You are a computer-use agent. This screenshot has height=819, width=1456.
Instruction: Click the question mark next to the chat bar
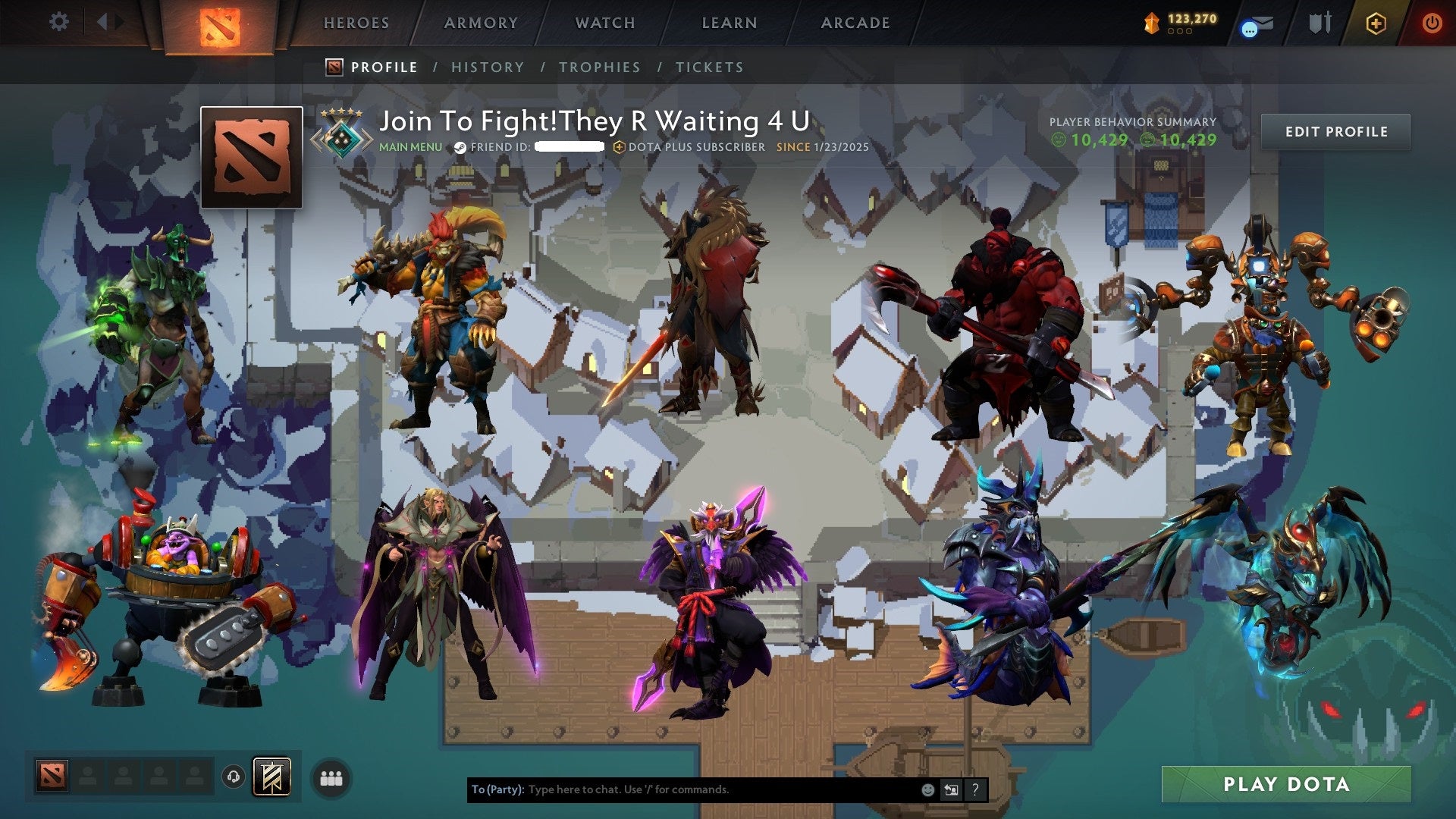point(975,789)
